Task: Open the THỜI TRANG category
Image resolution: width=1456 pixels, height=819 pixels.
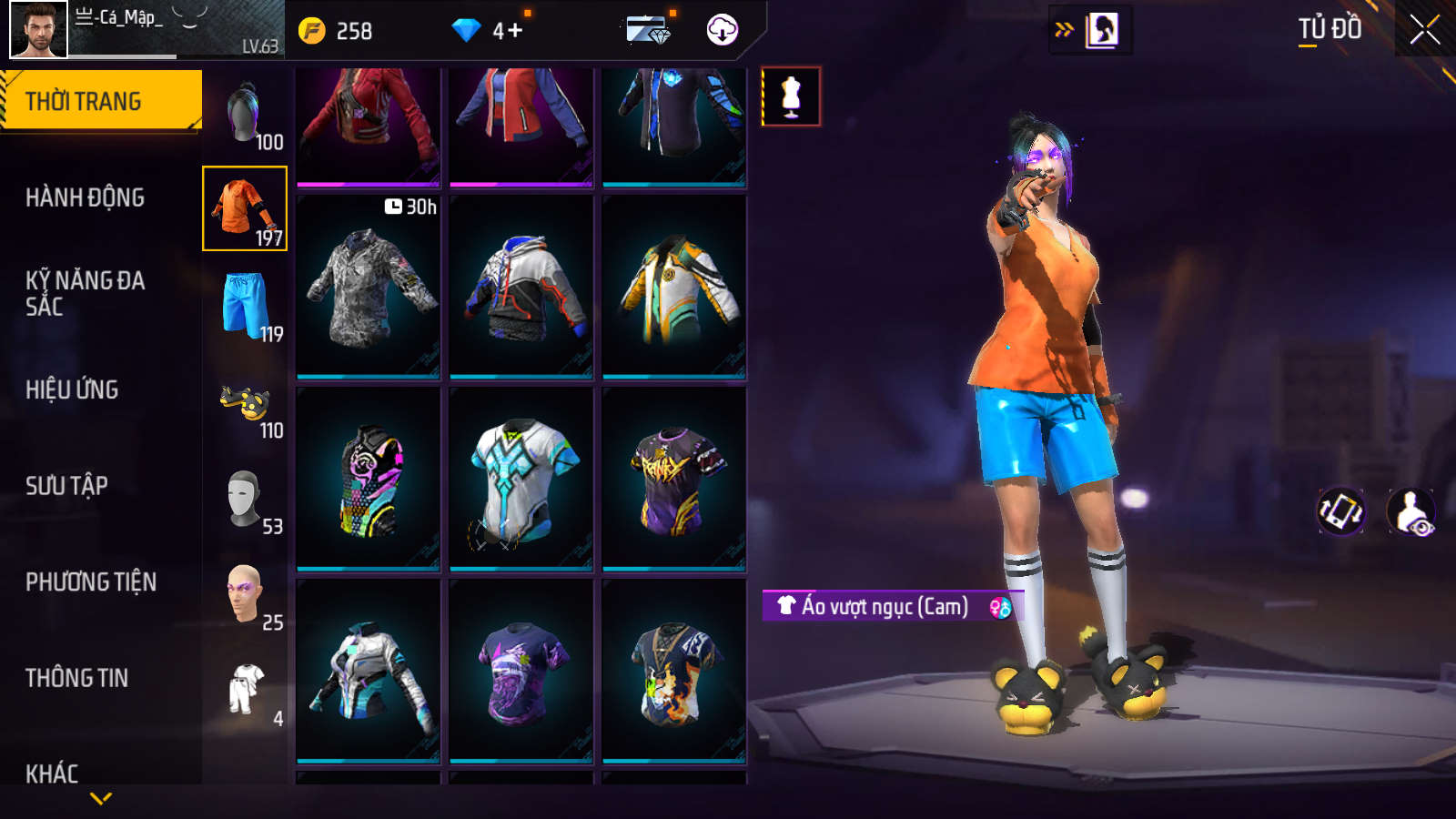Action: tap(100, 101)
